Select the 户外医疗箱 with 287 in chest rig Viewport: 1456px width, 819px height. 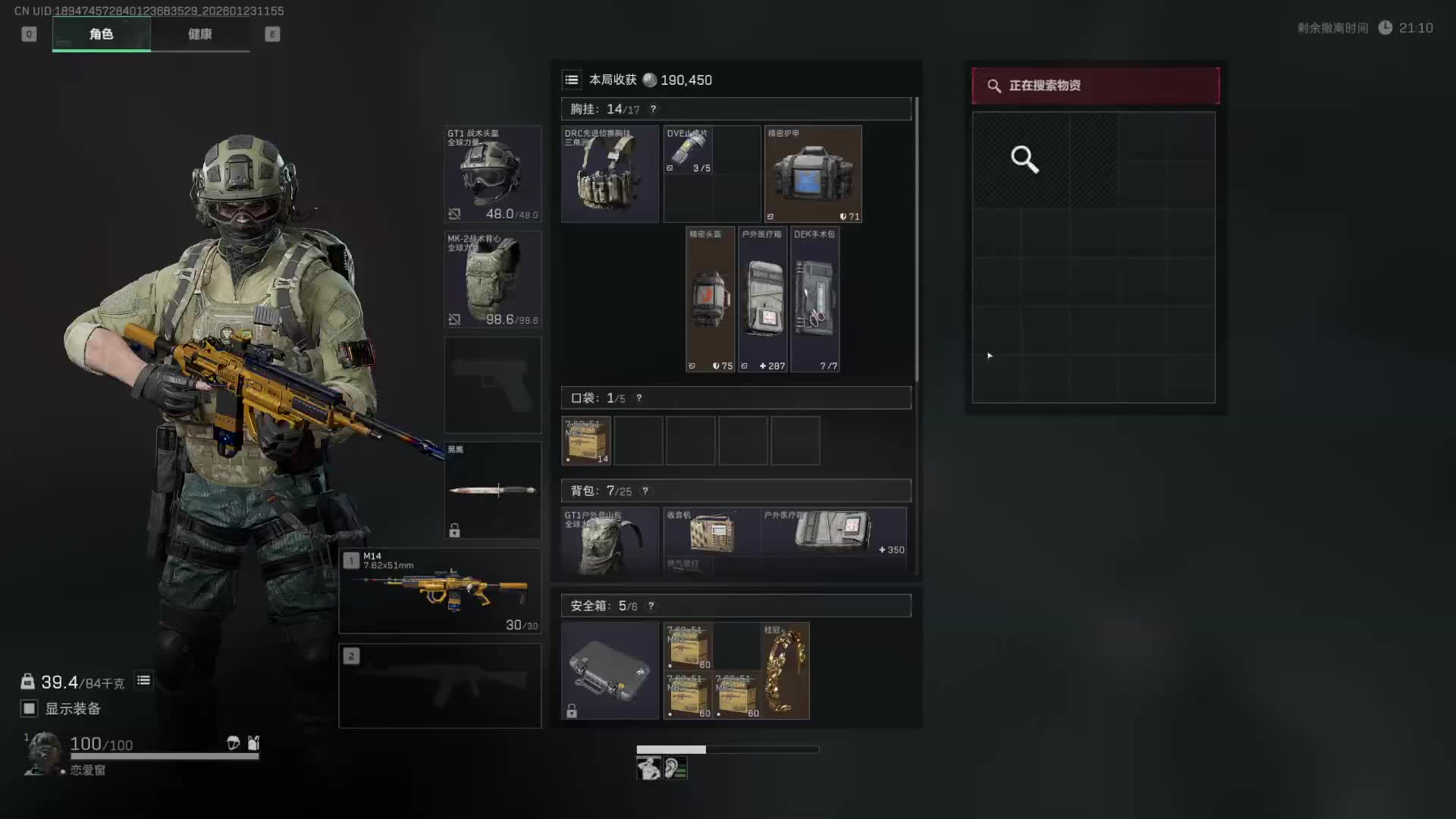763,300
